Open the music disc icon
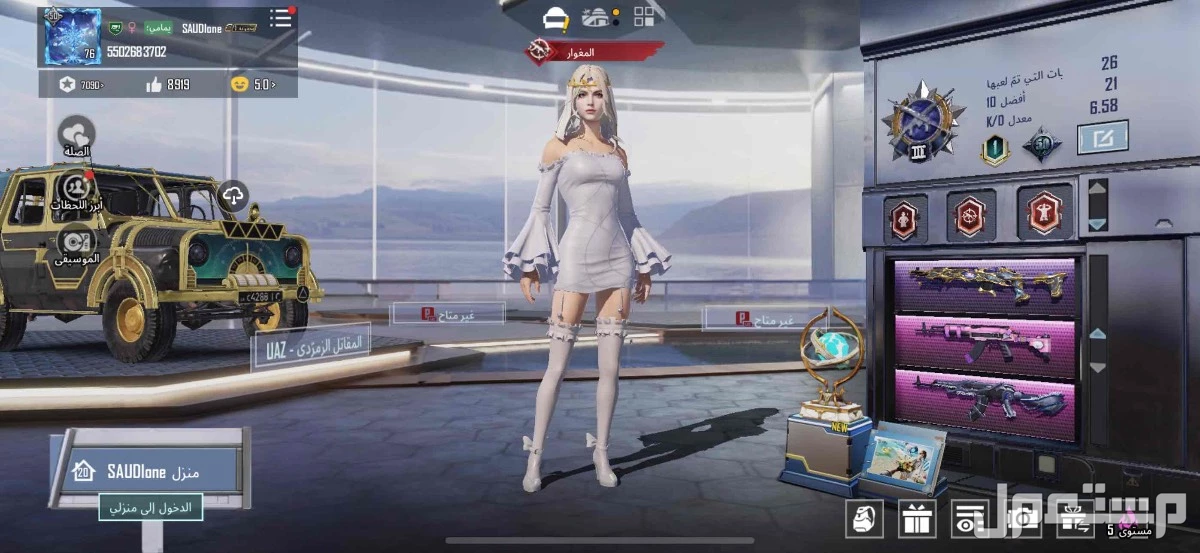This screenshot has width=1200, height=553. [76, 243]
